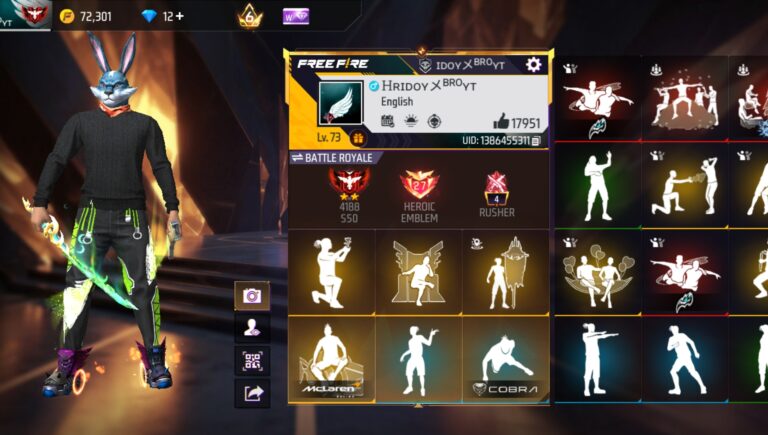The image size is (768, 435).
Task: Choose the Cobra emote slot
Action: click(x=505, y=359)
